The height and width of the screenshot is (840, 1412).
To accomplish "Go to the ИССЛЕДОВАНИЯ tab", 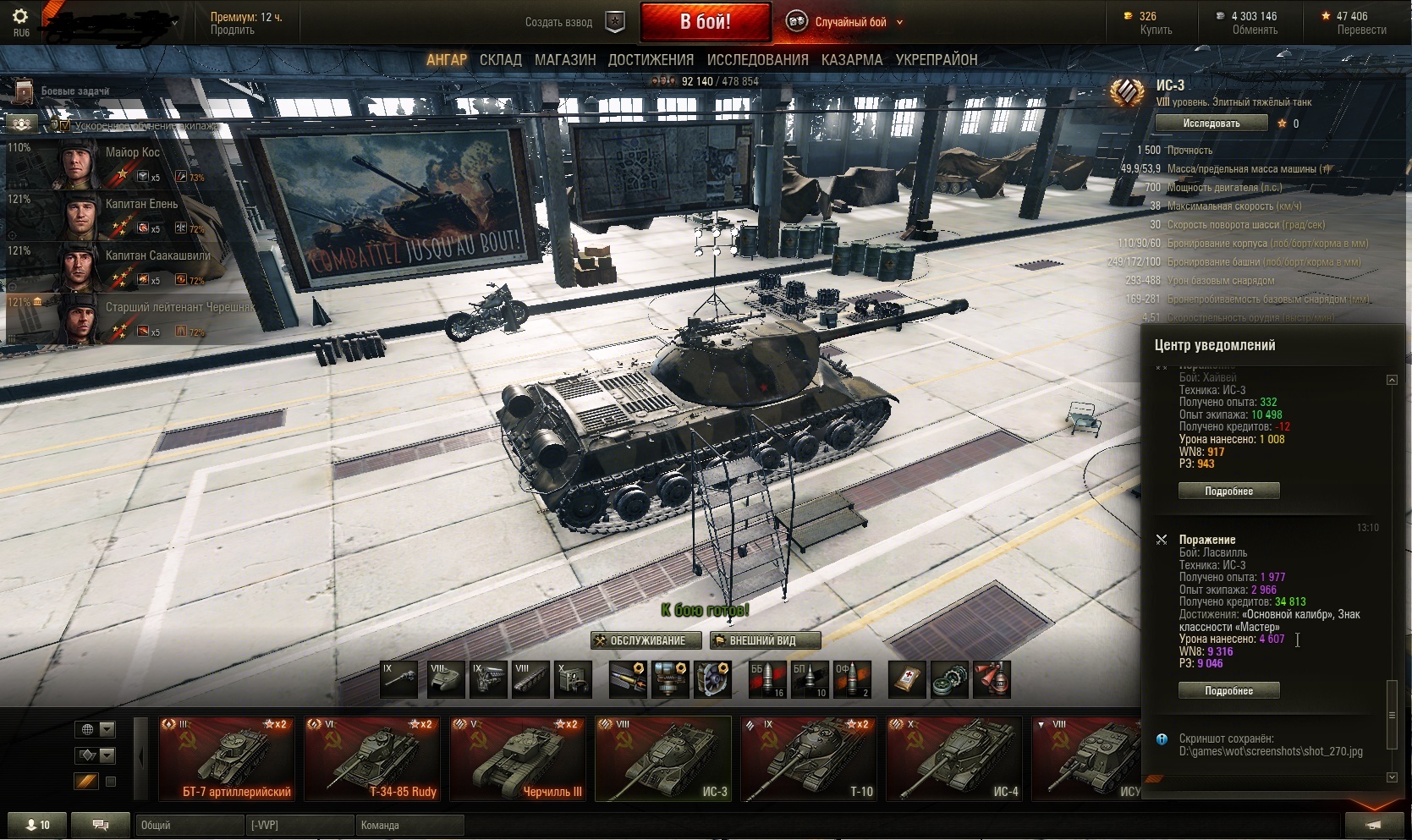I will [x=757, y=60].
